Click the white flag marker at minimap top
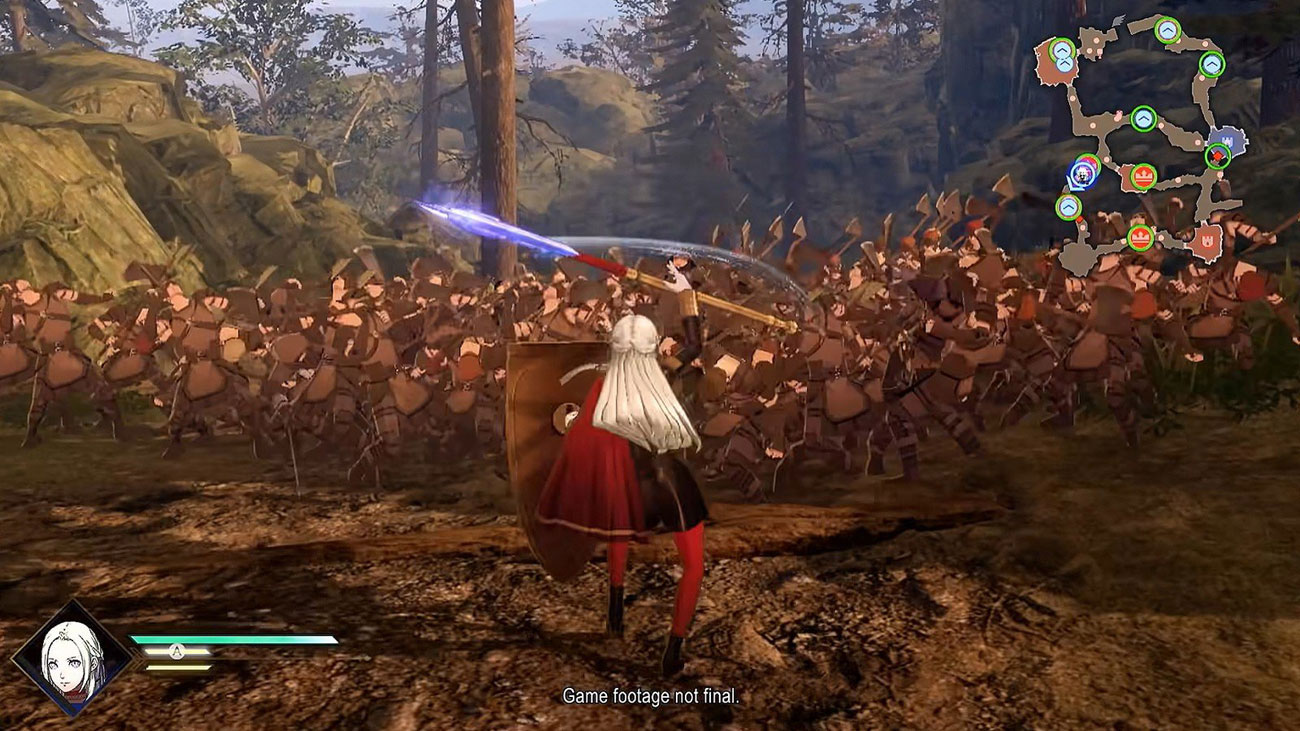Viewport: 1300px width, 731px height. point(1120,19)
